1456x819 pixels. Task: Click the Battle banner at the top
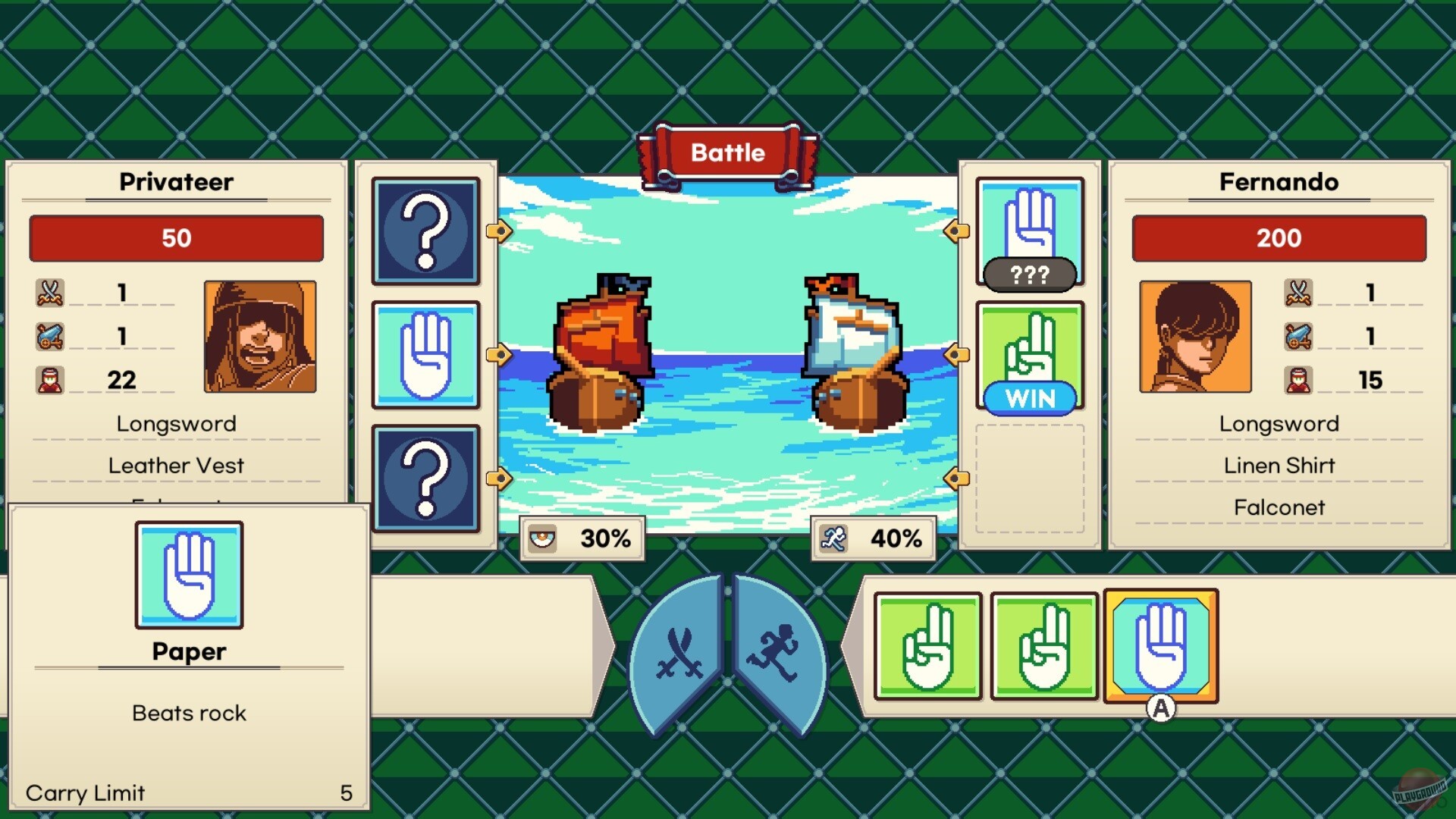pos(727,152)
